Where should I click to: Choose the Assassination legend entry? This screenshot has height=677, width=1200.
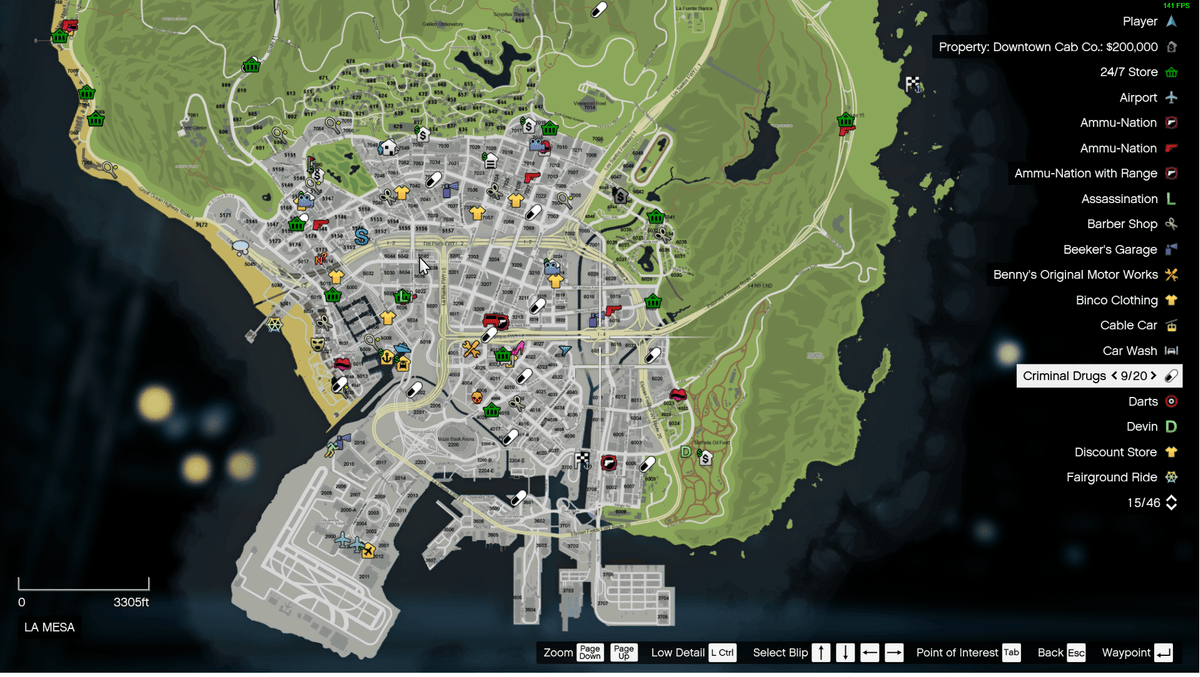coord(1119,199)
